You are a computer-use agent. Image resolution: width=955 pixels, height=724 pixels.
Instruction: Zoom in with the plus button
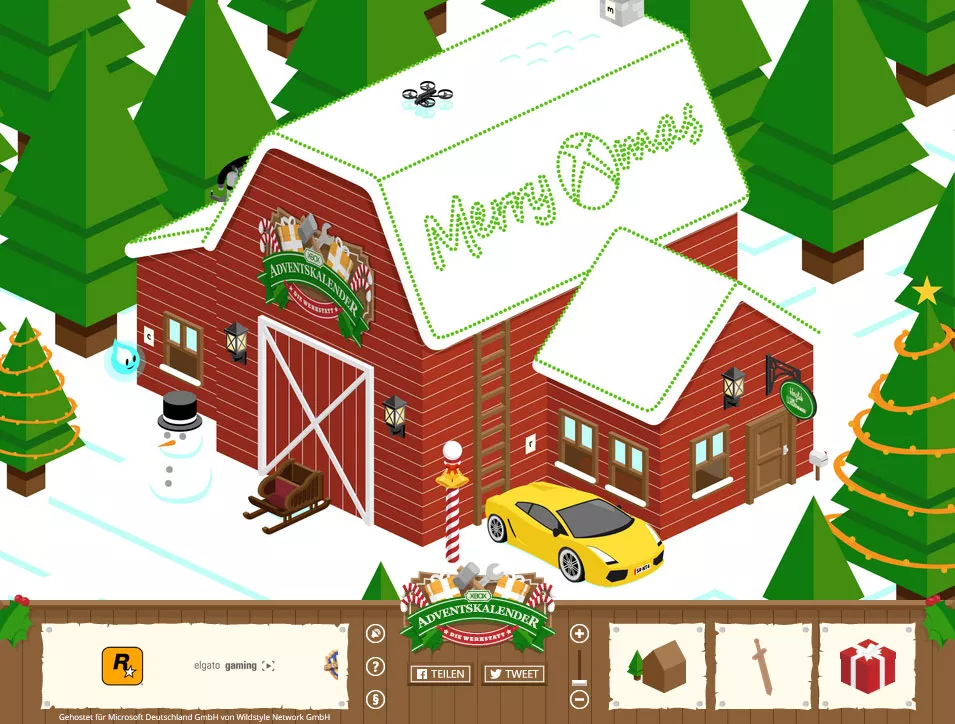[580, 634]
